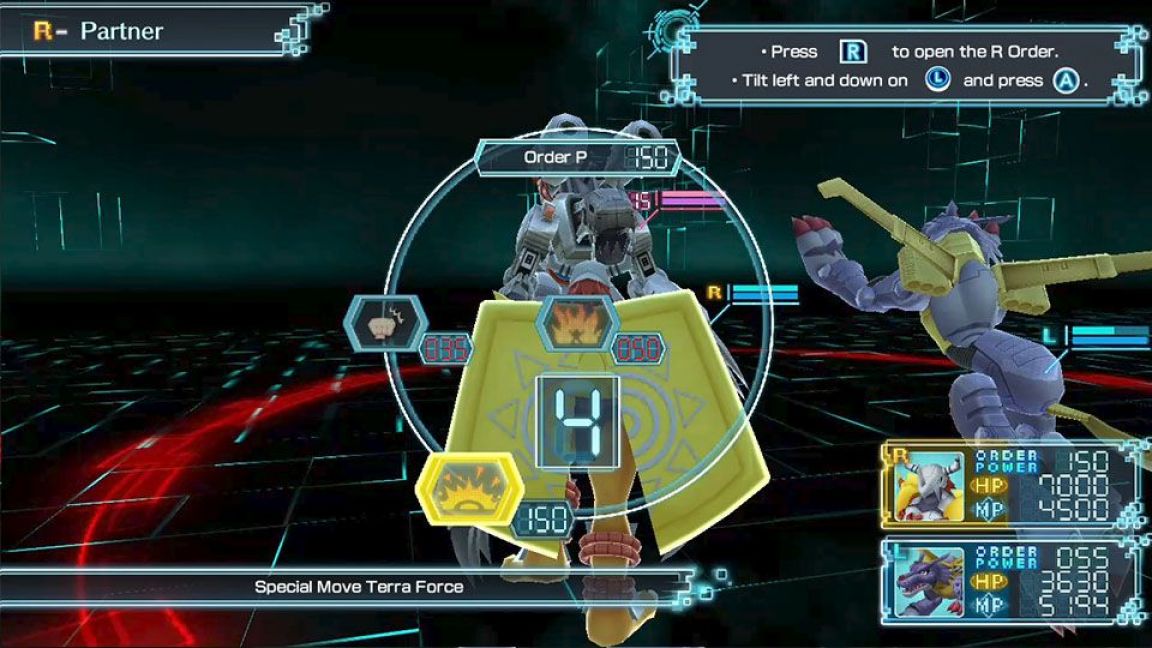Select the MetalGarurumon L partner status panel
1152x648 pixels.
coord(1012,583)
